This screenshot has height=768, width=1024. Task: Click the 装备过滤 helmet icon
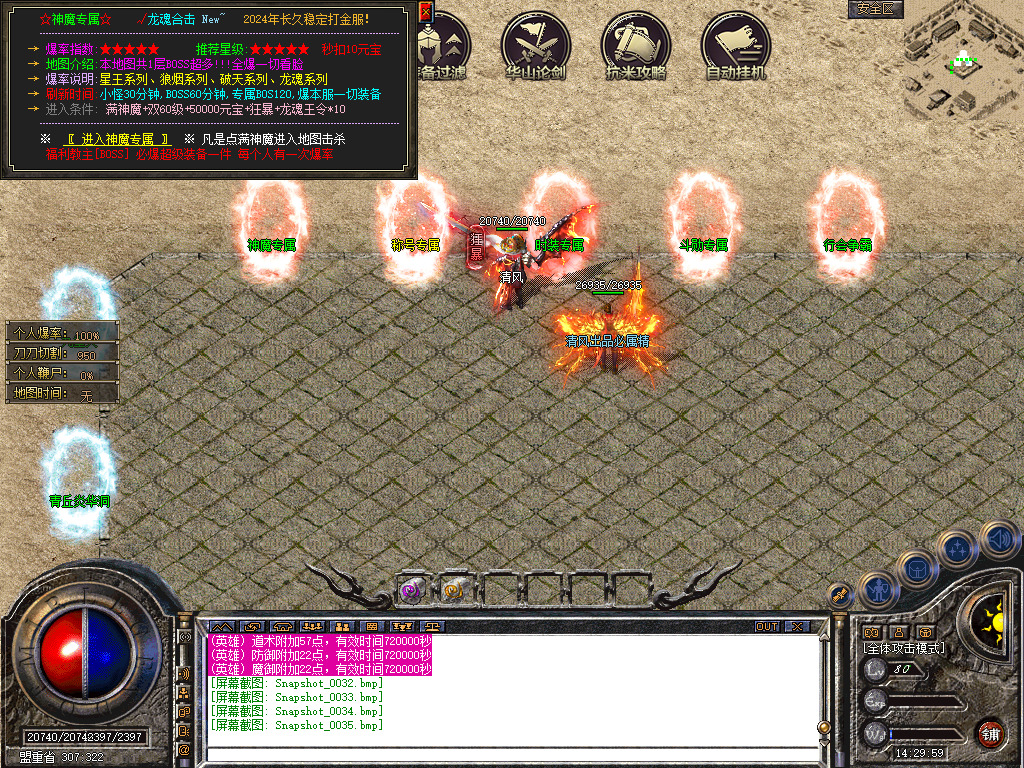(438, 43)
